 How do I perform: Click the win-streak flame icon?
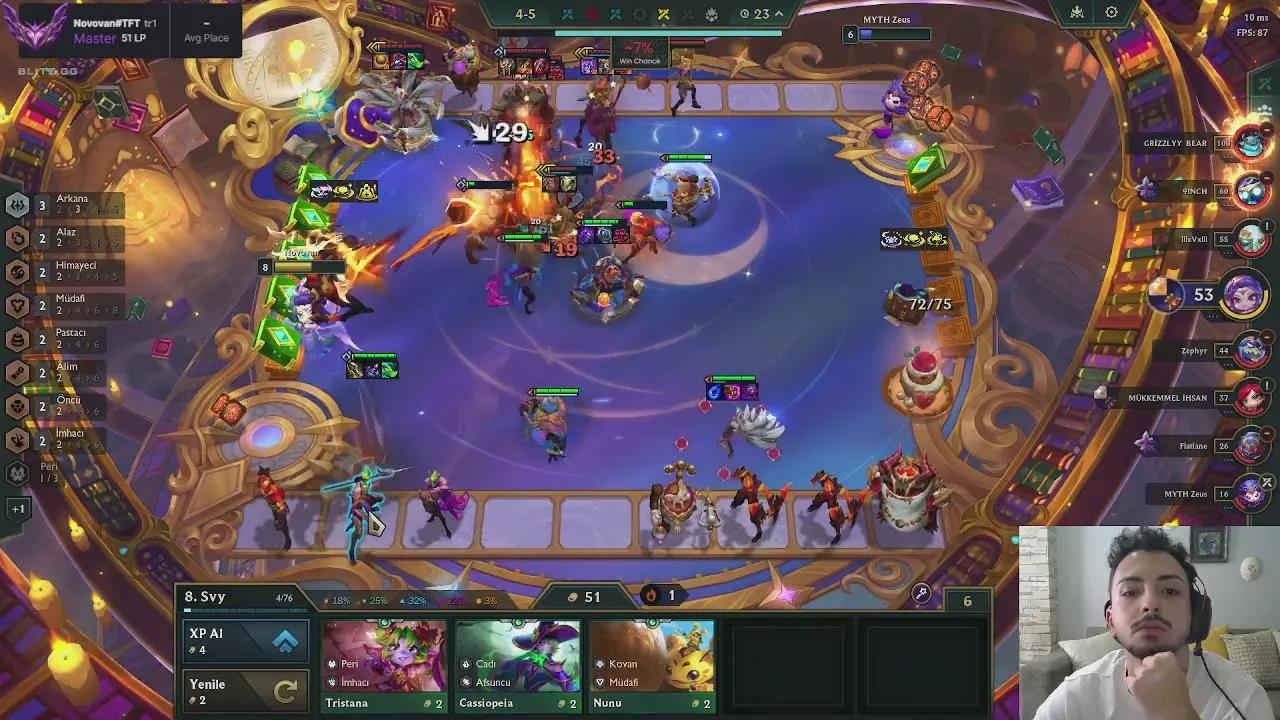[x=649, y=592]
